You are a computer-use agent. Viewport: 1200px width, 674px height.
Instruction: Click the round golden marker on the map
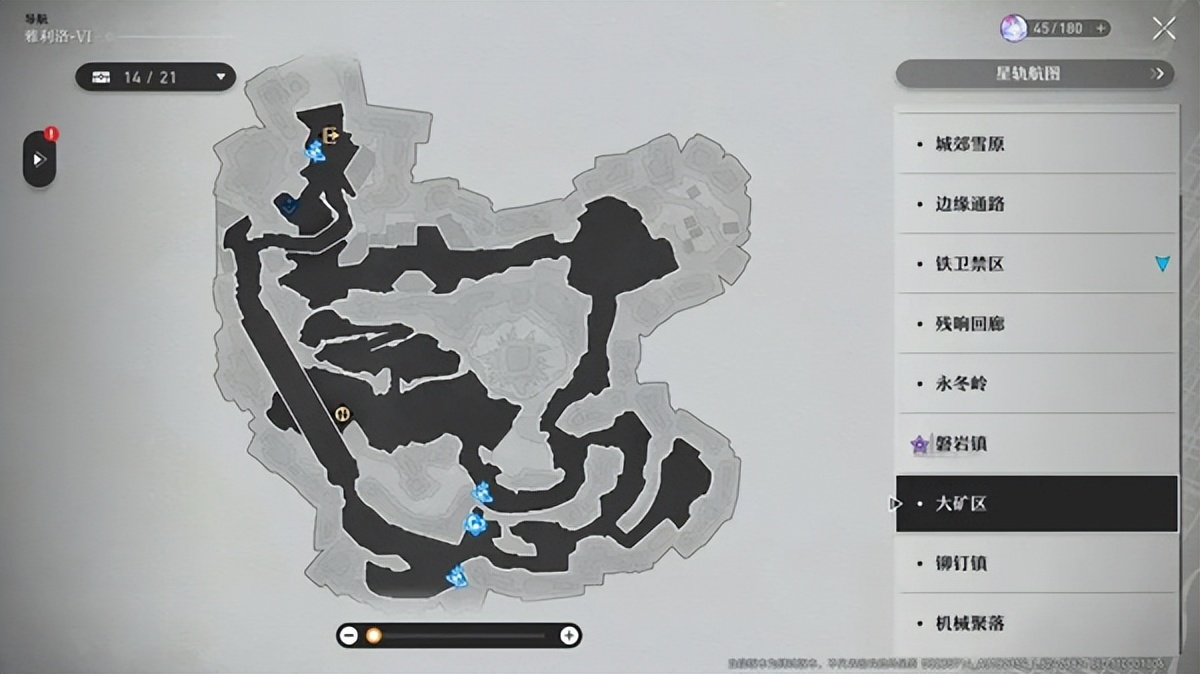pyautogui.click(x=342, y=413)
